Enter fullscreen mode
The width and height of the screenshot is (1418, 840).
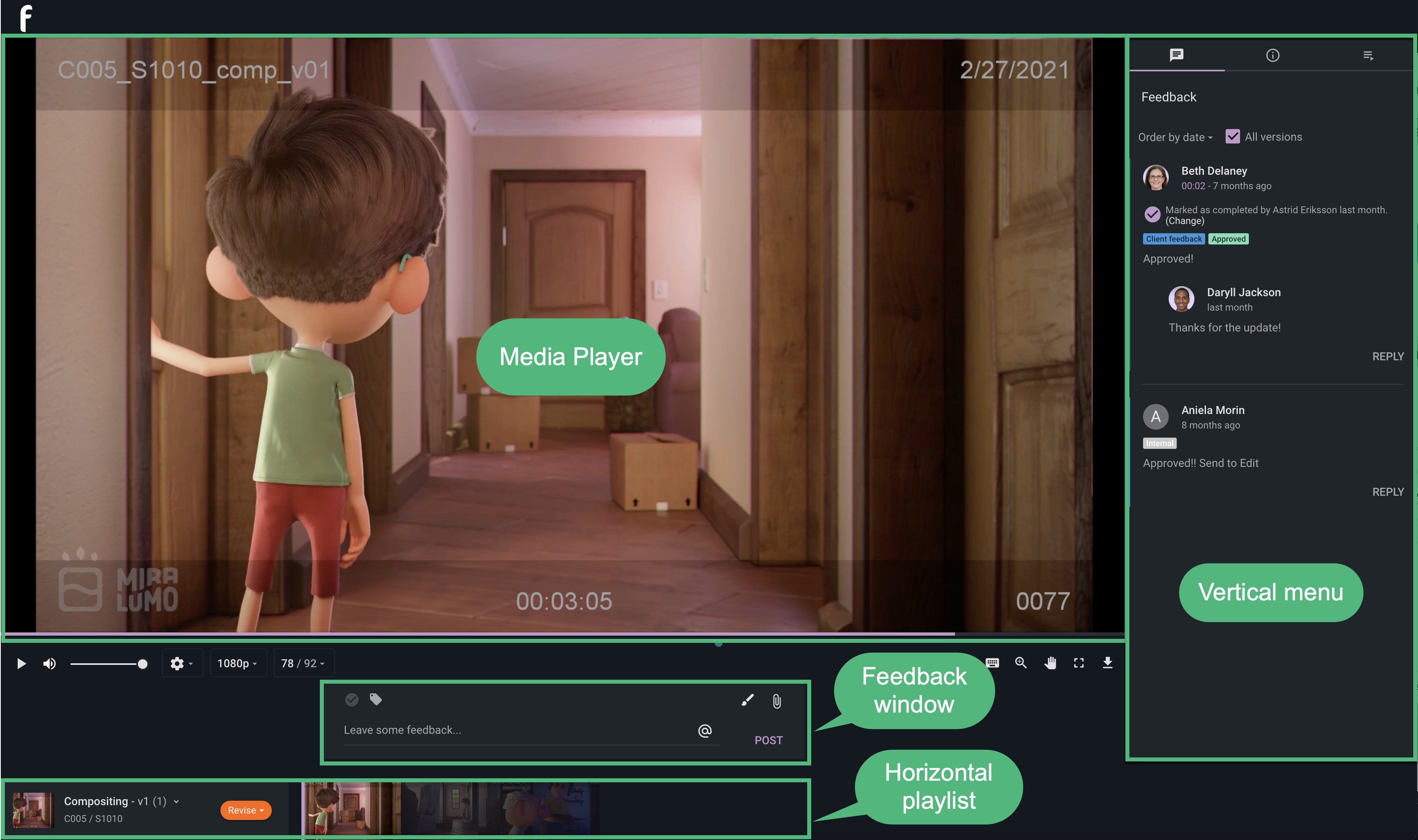pos(1079,663)
